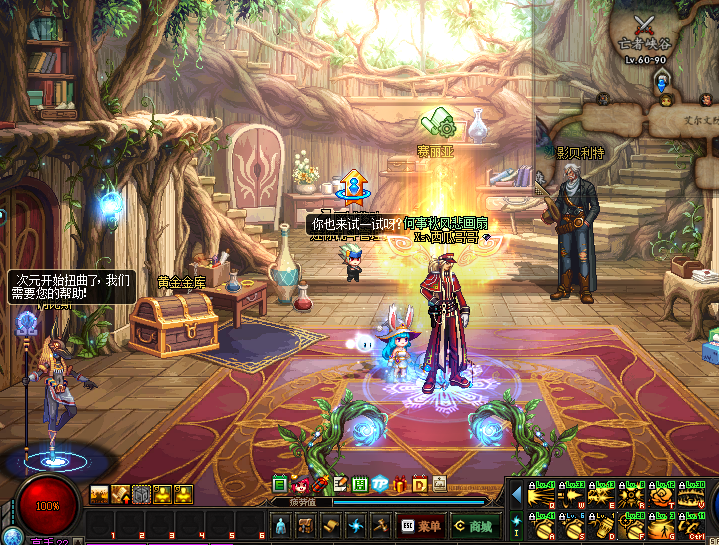
Task: Open the blue character silhouette menu icon
Action: (x=282, y=525)
